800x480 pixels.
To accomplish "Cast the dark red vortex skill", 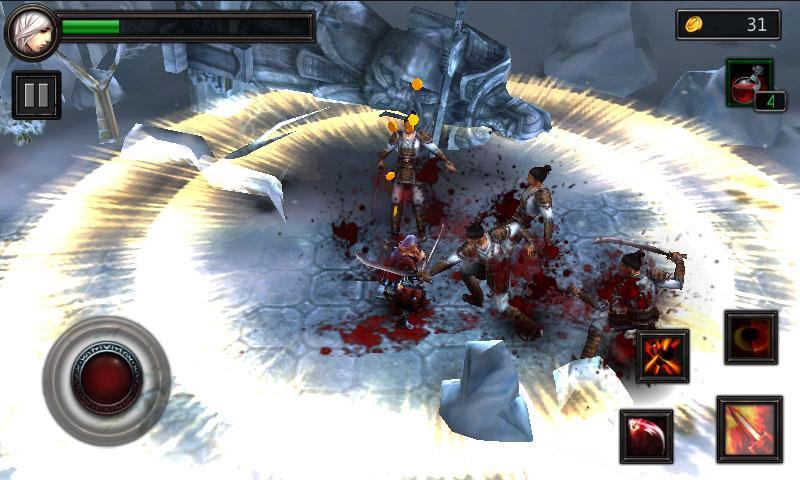I will (751, 337).
